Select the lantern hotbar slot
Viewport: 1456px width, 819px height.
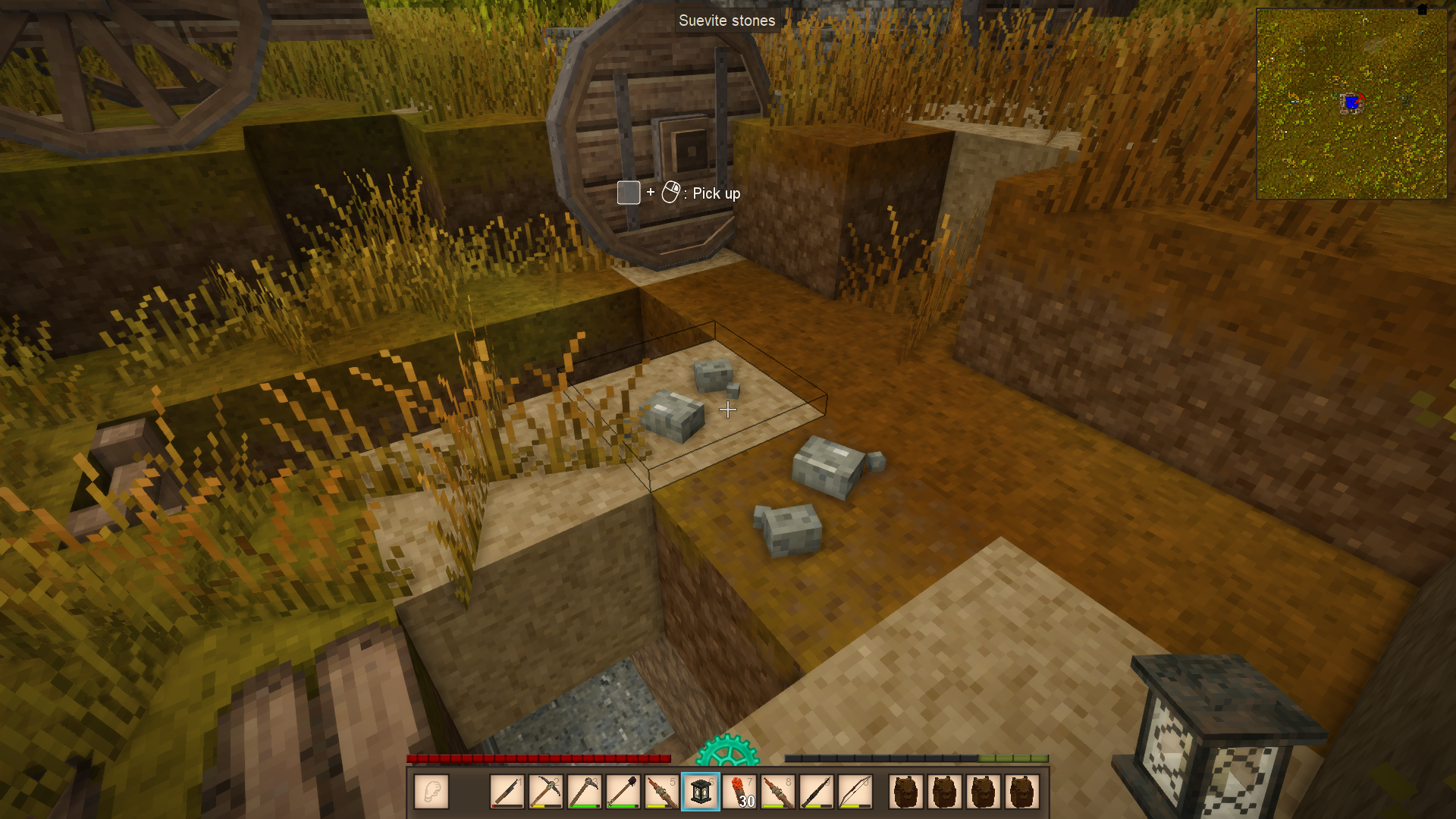coord(701,792)
